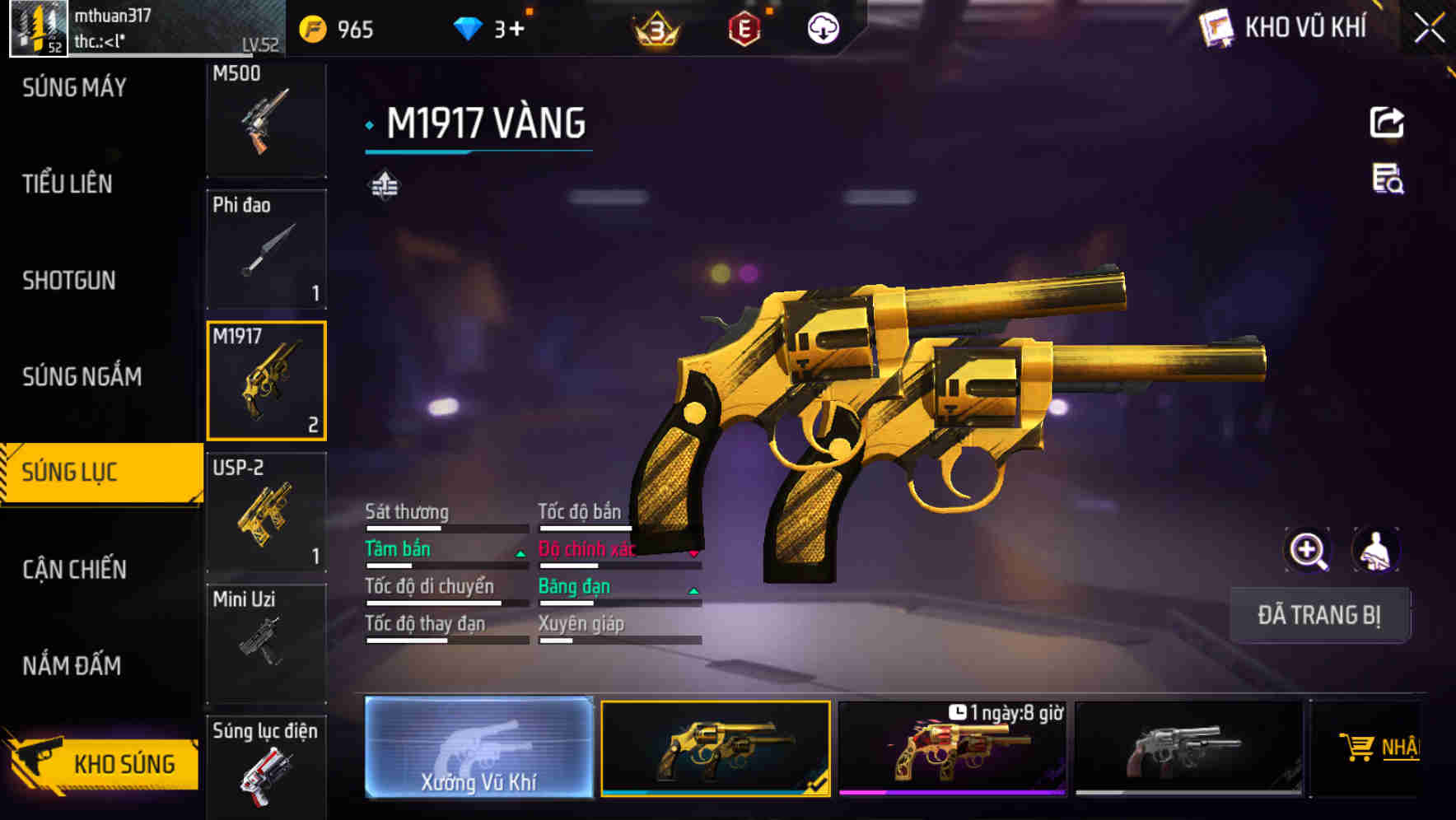Click the ĐÃ TRANG BỊ button

pos(1319,615)
